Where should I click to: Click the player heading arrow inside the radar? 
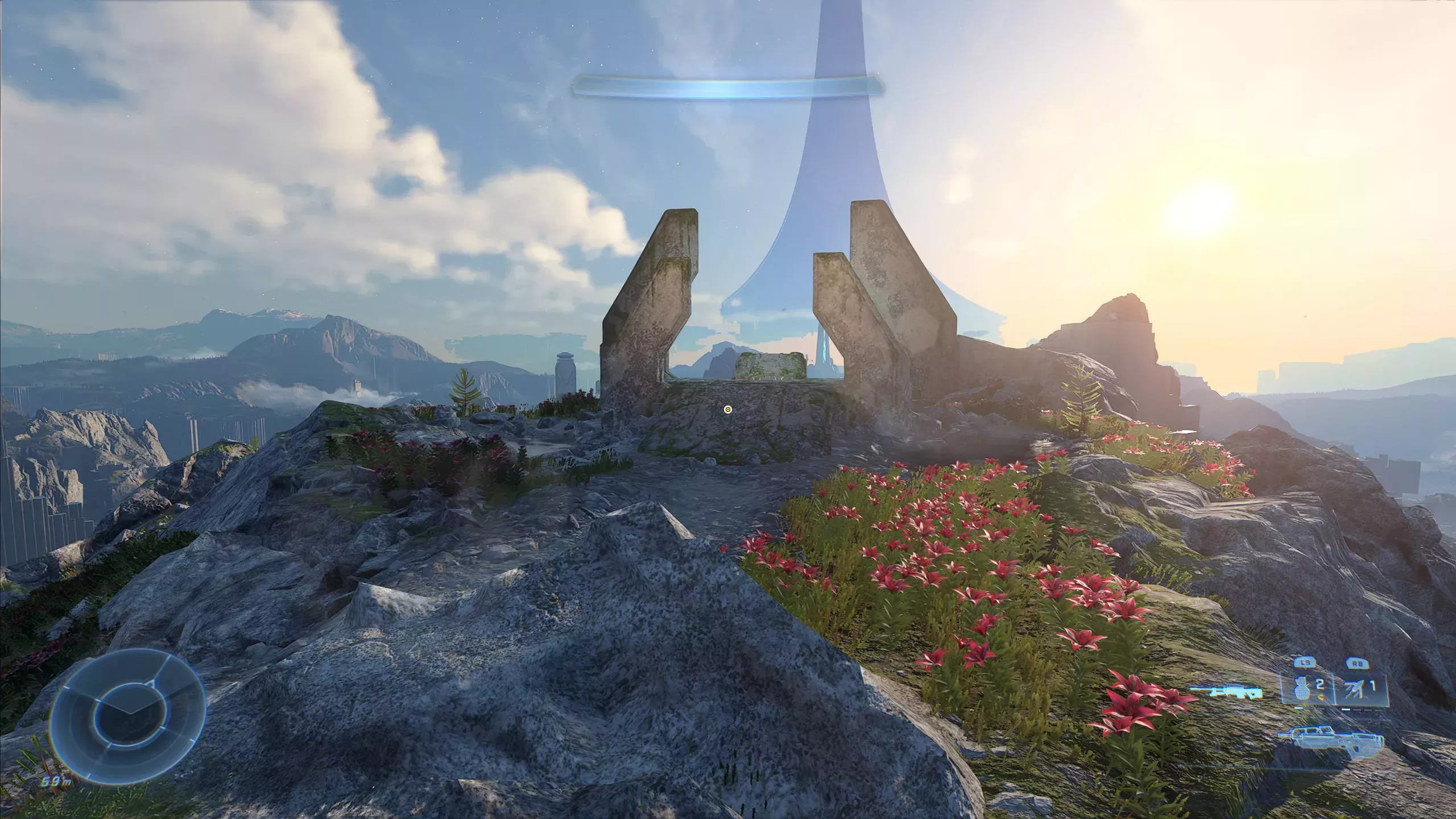(131, 711)
